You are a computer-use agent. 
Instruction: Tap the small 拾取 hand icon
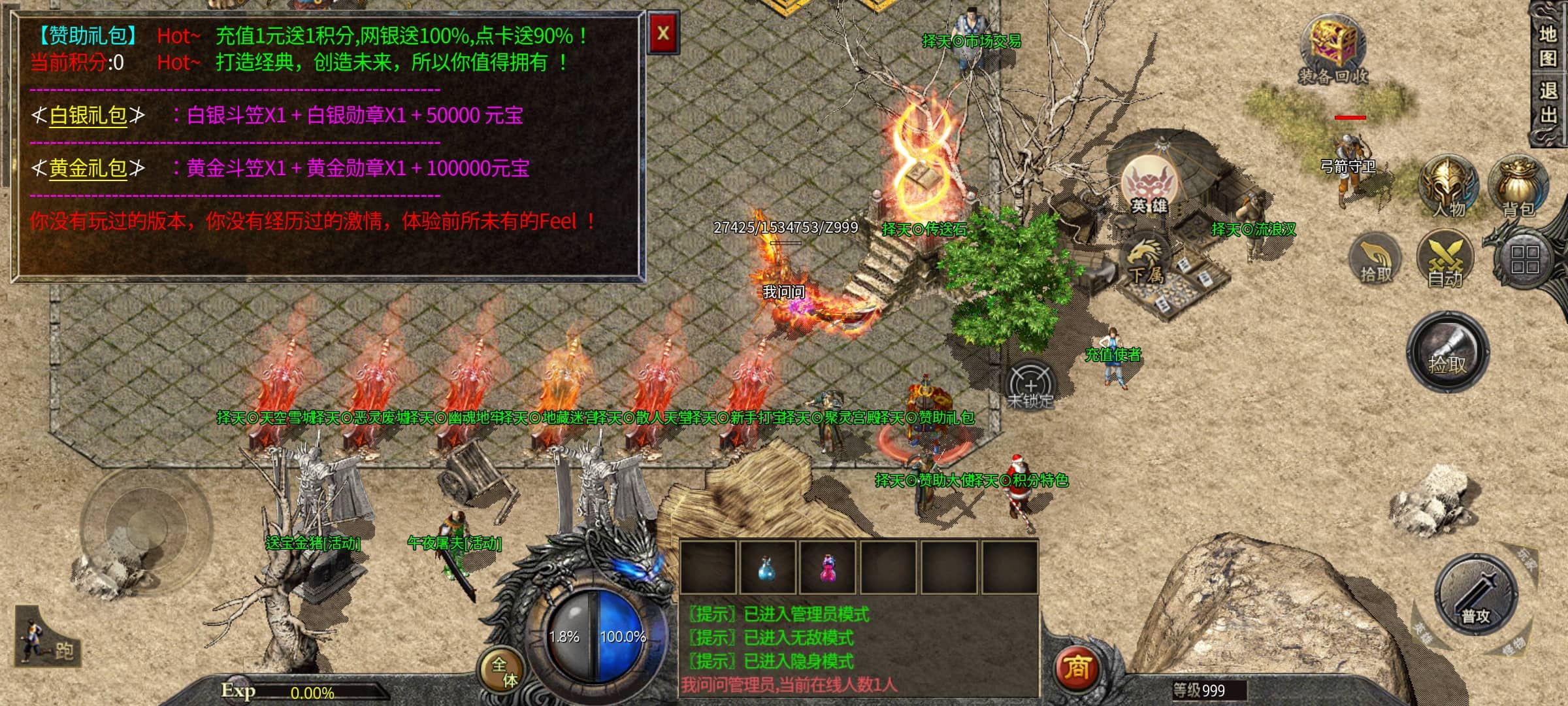click(1376, 260)
